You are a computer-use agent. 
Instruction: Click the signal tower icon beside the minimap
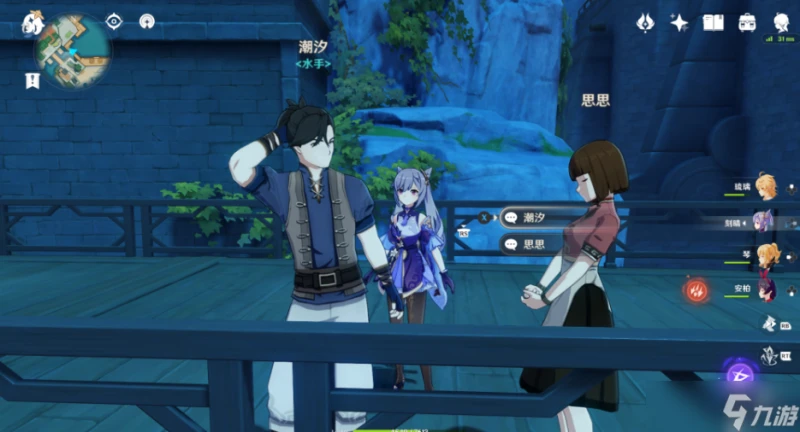tap(147, 21)
